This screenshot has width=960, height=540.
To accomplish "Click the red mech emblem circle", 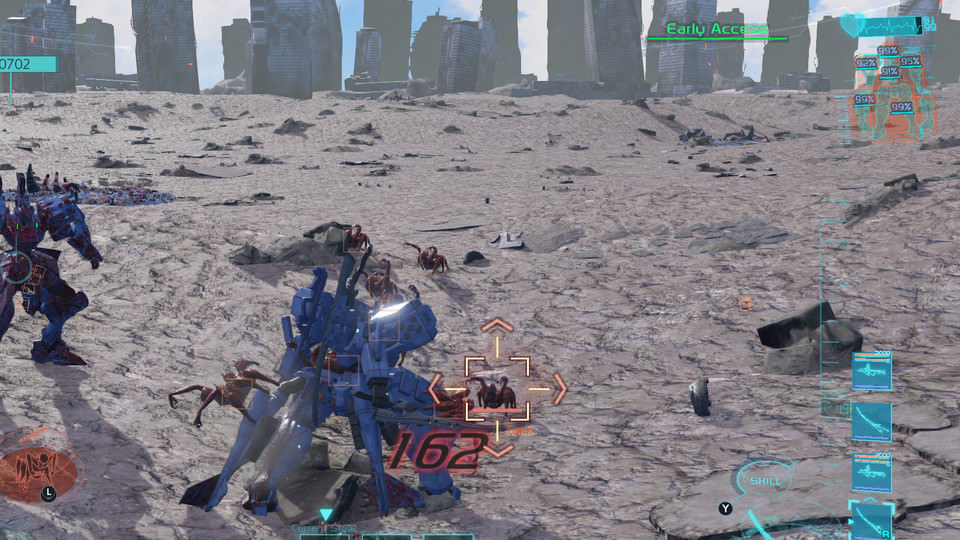I will (x=39, y=468).
